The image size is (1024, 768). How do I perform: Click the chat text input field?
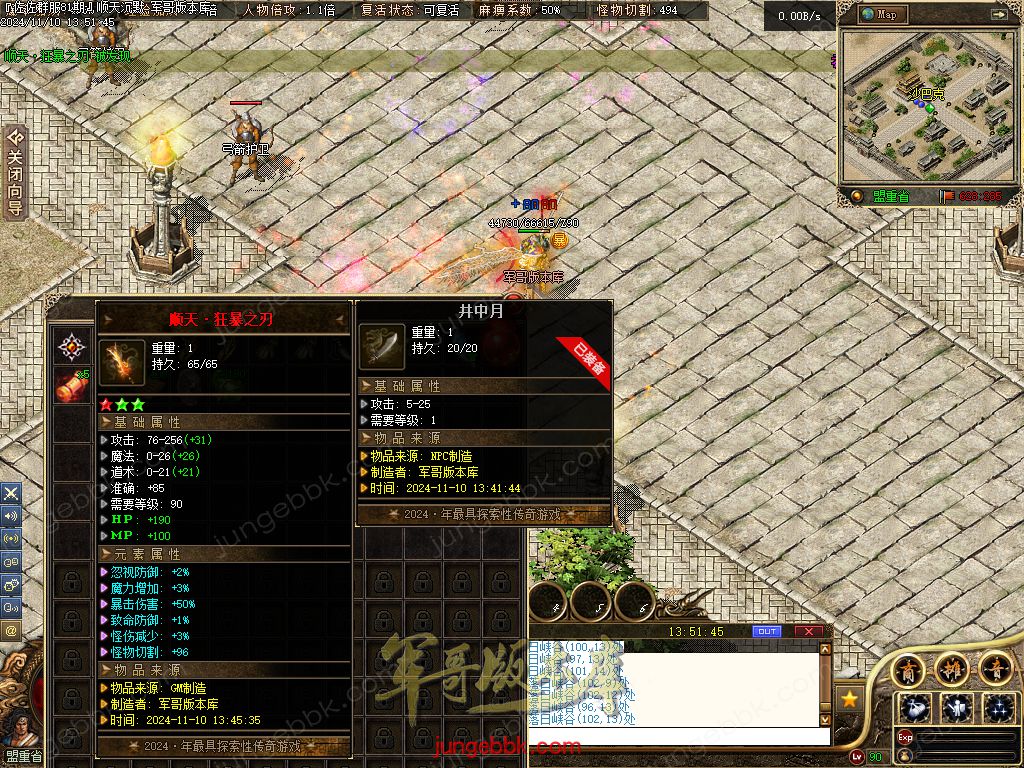click(x=680, y=737)
